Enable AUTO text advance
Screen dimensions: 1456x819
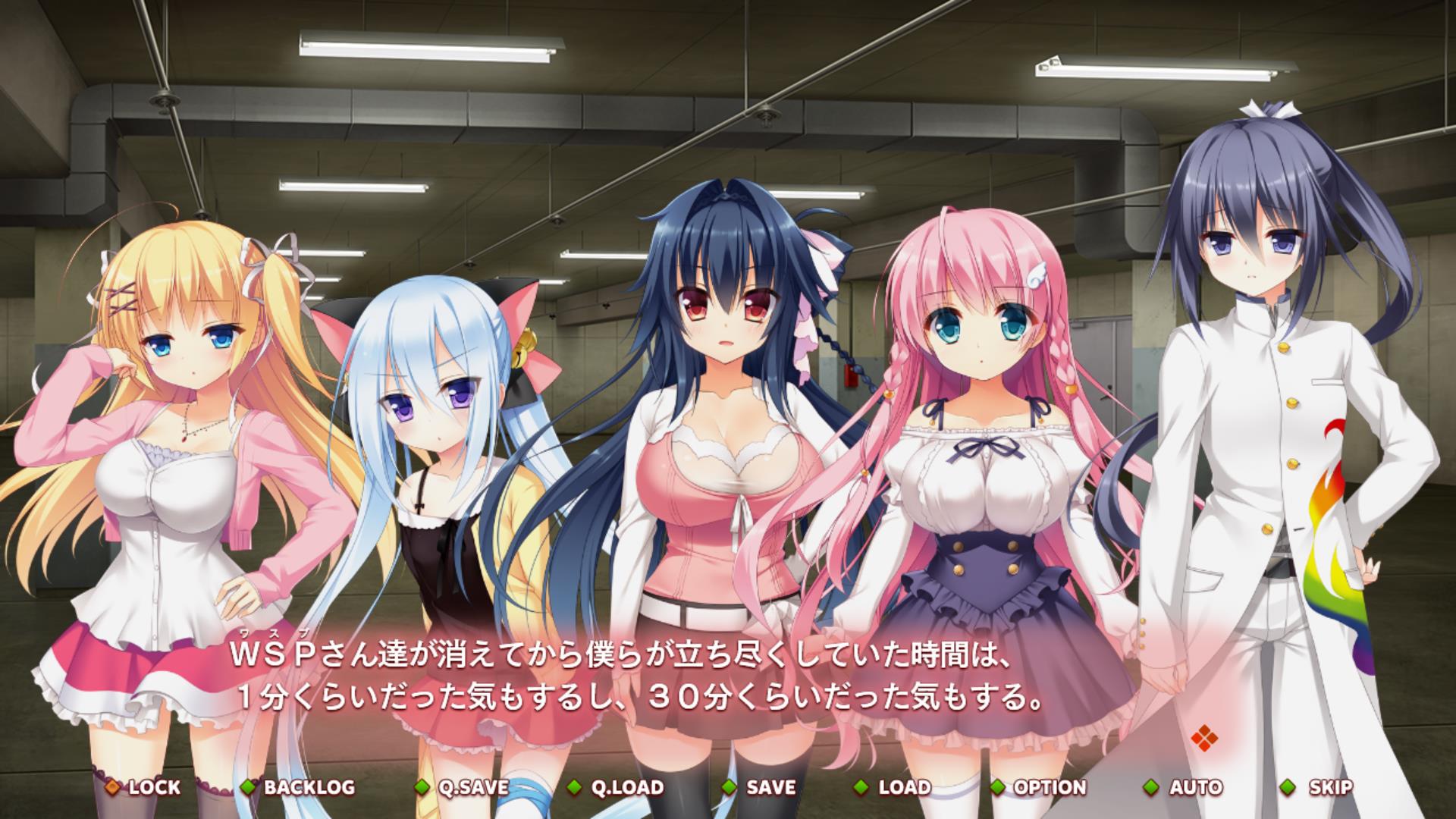click(x=1185, y=787)
